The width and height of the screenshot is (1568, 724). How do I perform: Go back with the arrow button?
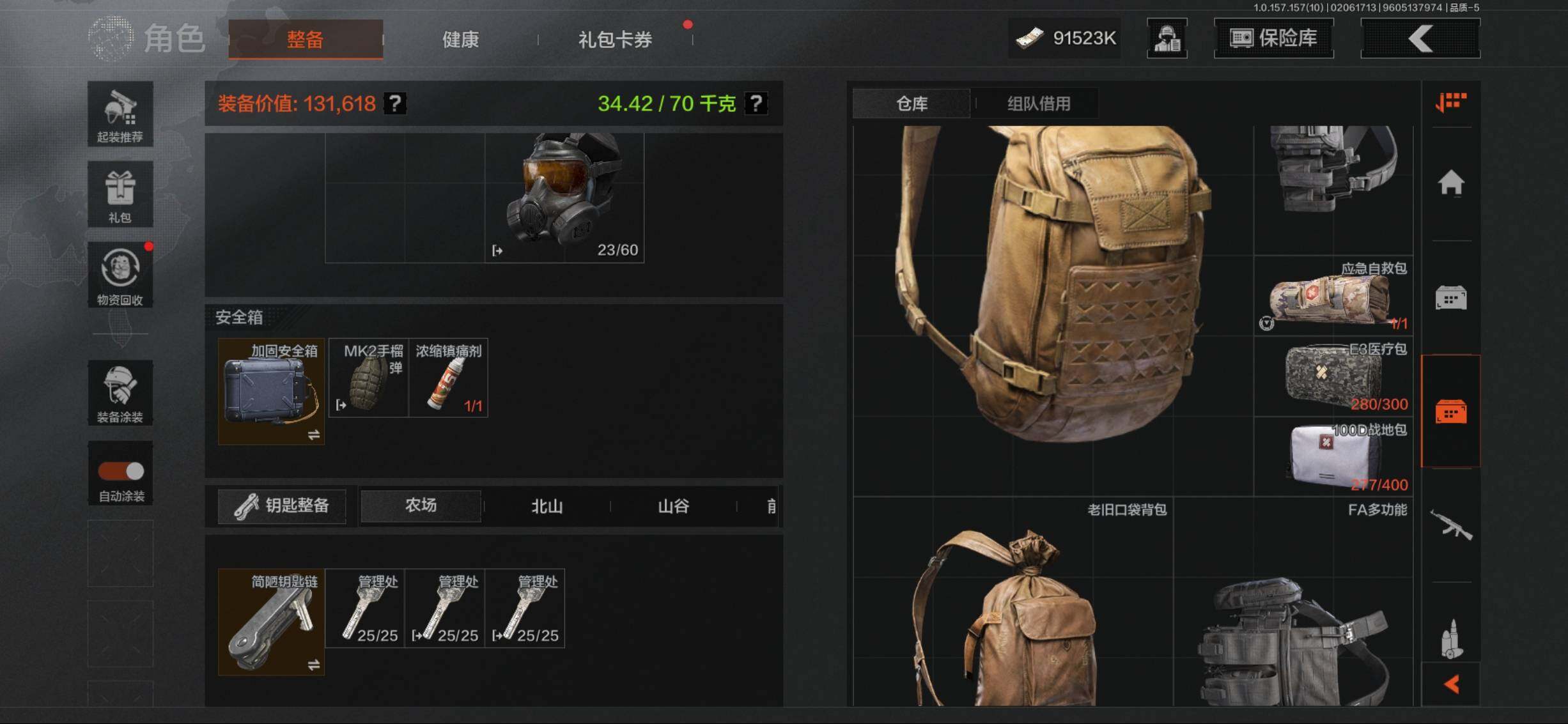[x=1420, y=38]
